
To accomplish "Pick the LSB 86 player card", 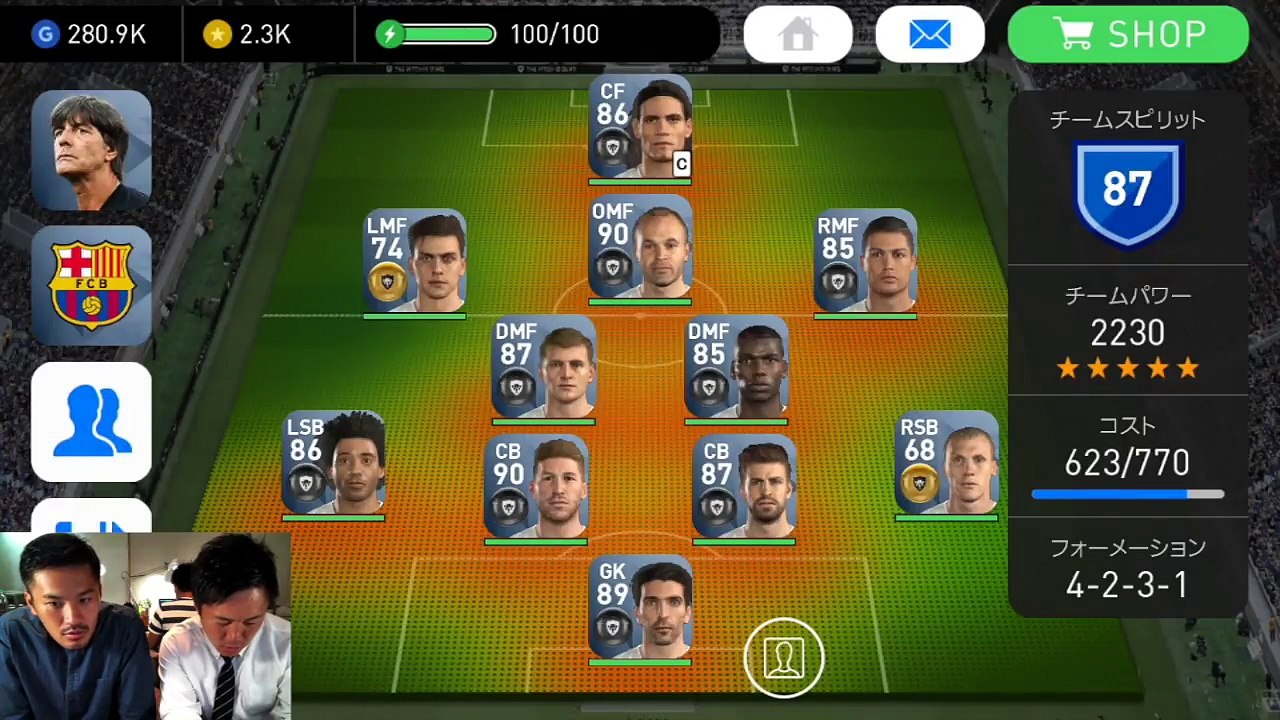I will [x=333, y=464].
